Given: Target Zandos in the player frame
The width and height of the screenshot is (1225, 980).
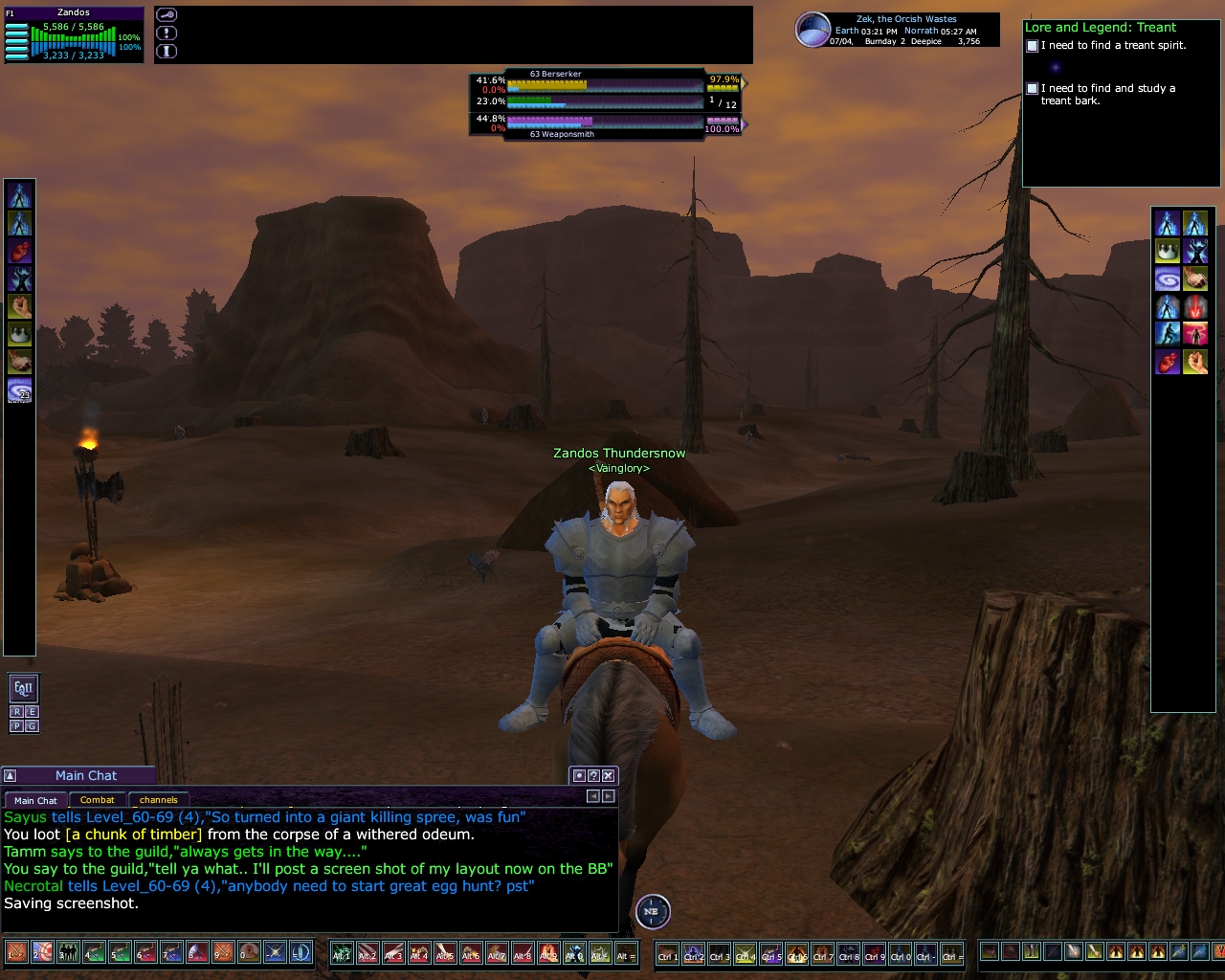Looking at the screenshot, I should coord(74,12).
